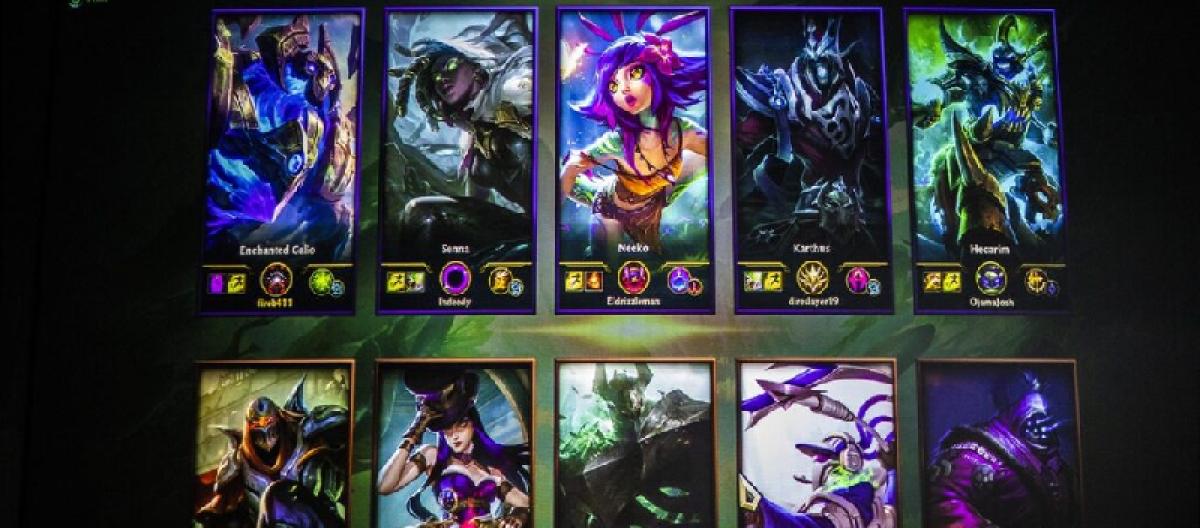The height and width of the screenshot is (528, 1200).
Task: Select the Zed card on the enemy team
Action: tap(274, 445)
